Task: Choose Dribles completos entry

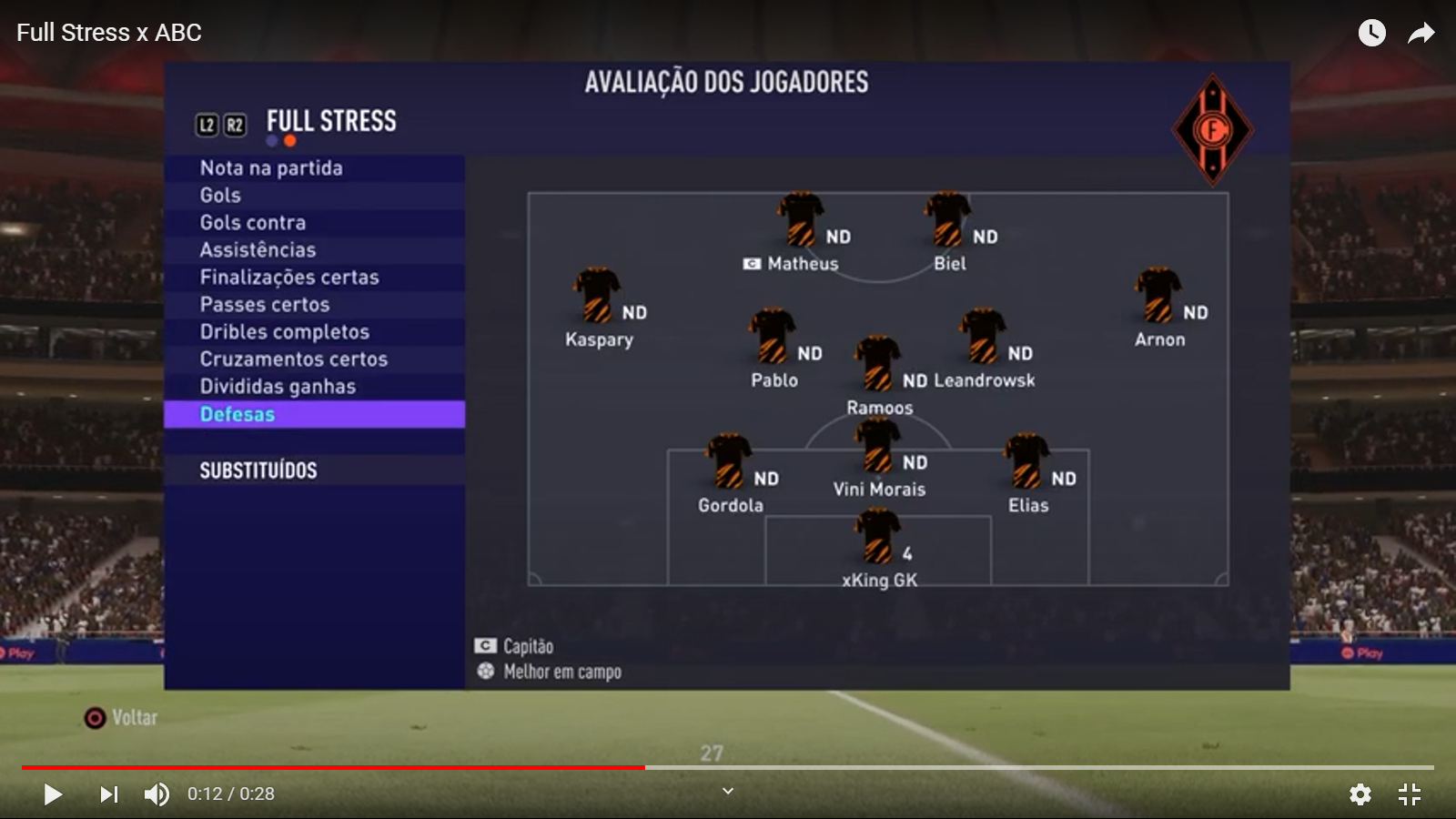Action: (285, 332)
